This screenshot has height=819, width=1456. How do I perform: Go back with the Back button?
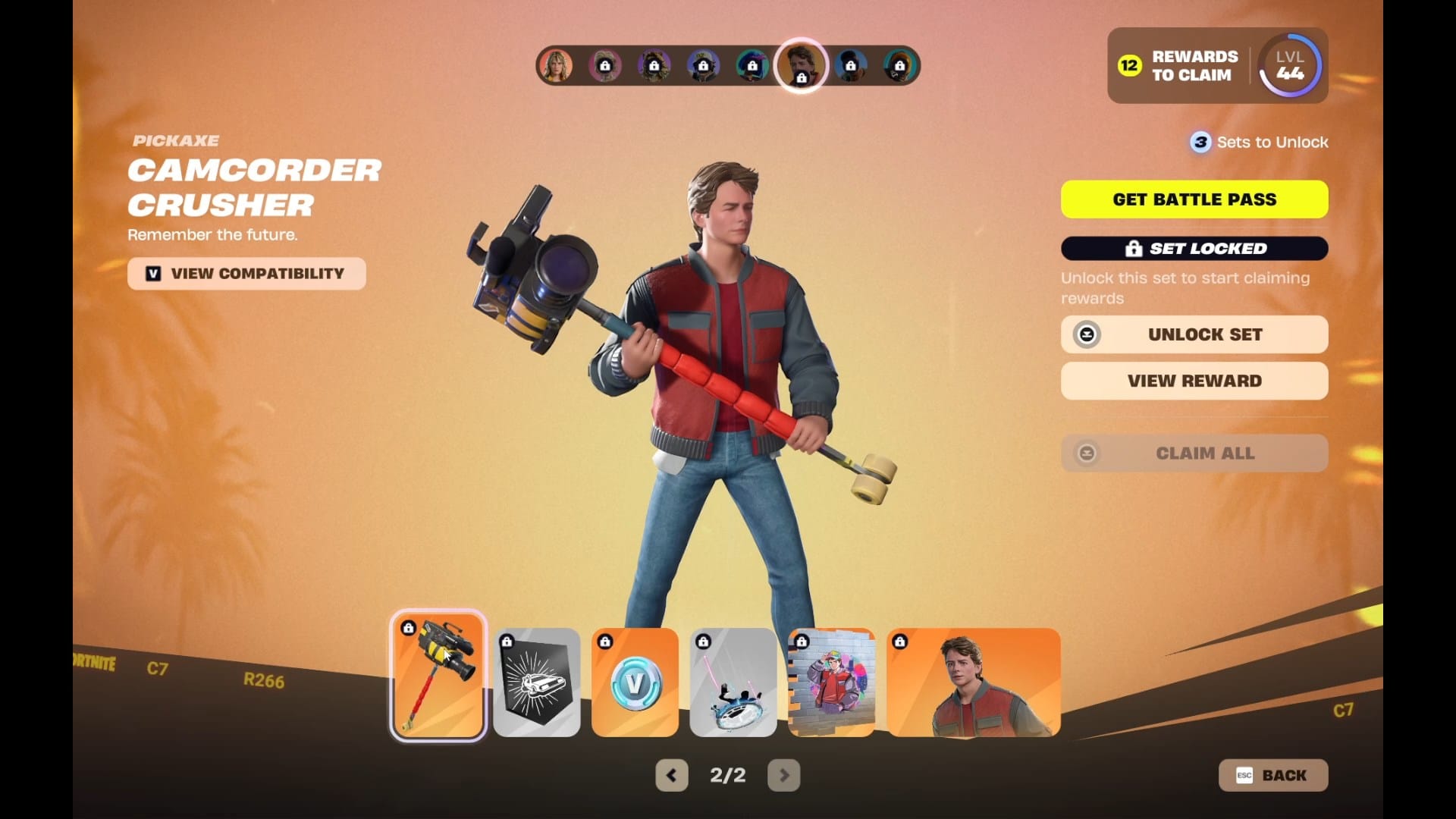1272,775
